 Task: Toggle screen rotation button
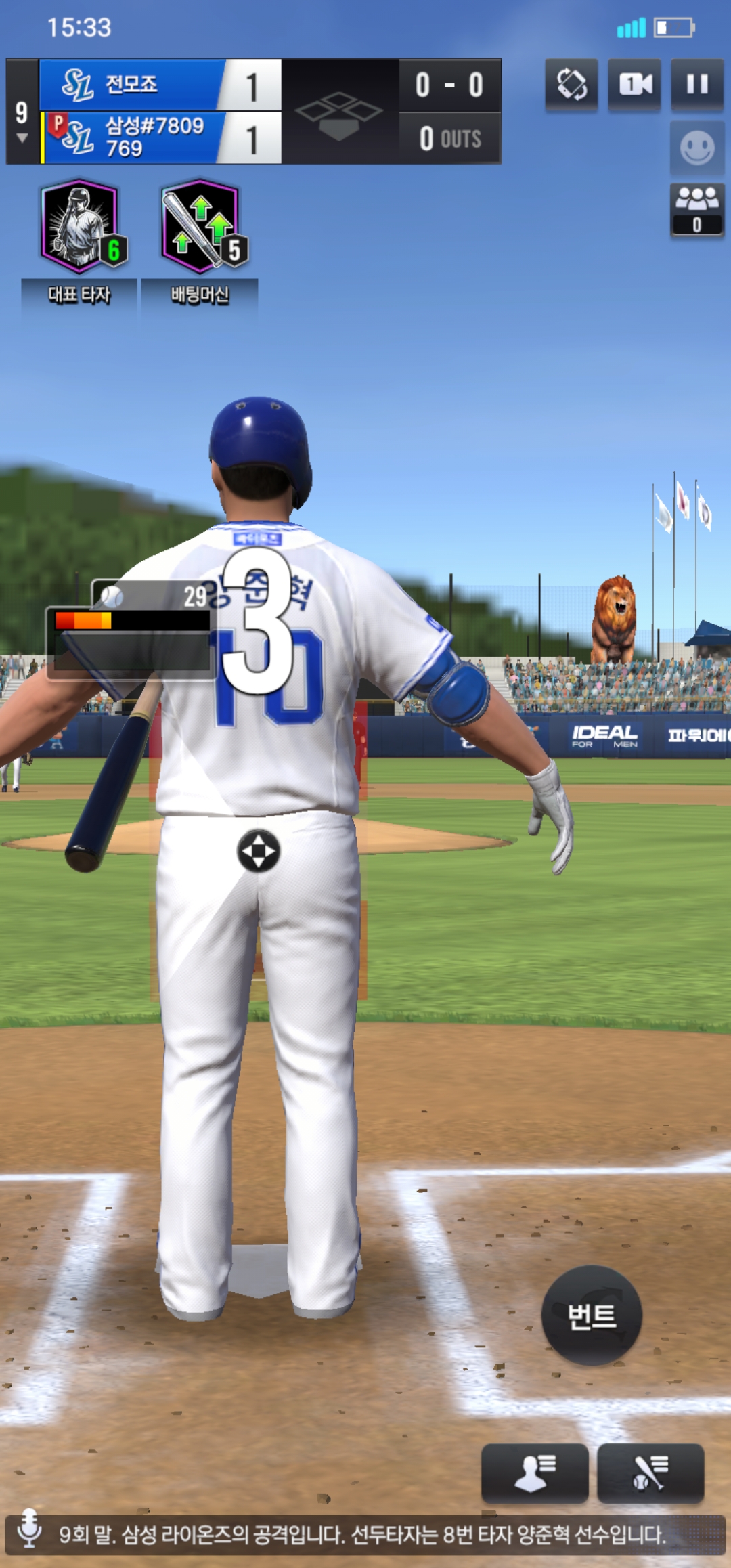[572, 85]
